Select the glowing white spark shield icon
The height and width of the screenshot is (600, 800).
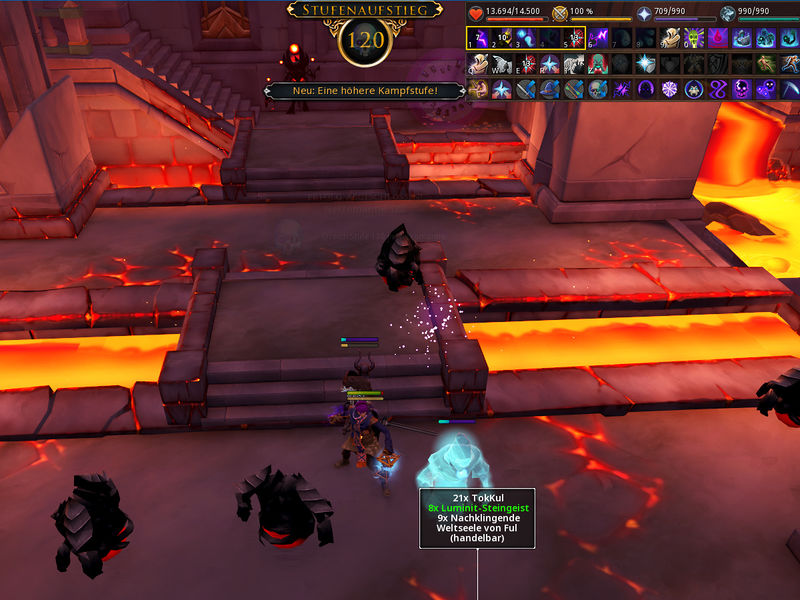[646, 64]
